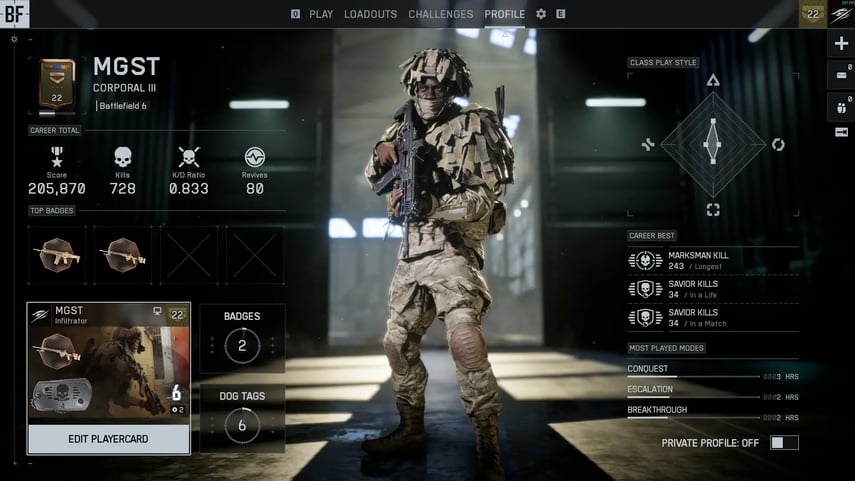Click the Edit Playercard button
Image resolution: width=855 pixels, height=481 pixels.
point(108,440)
